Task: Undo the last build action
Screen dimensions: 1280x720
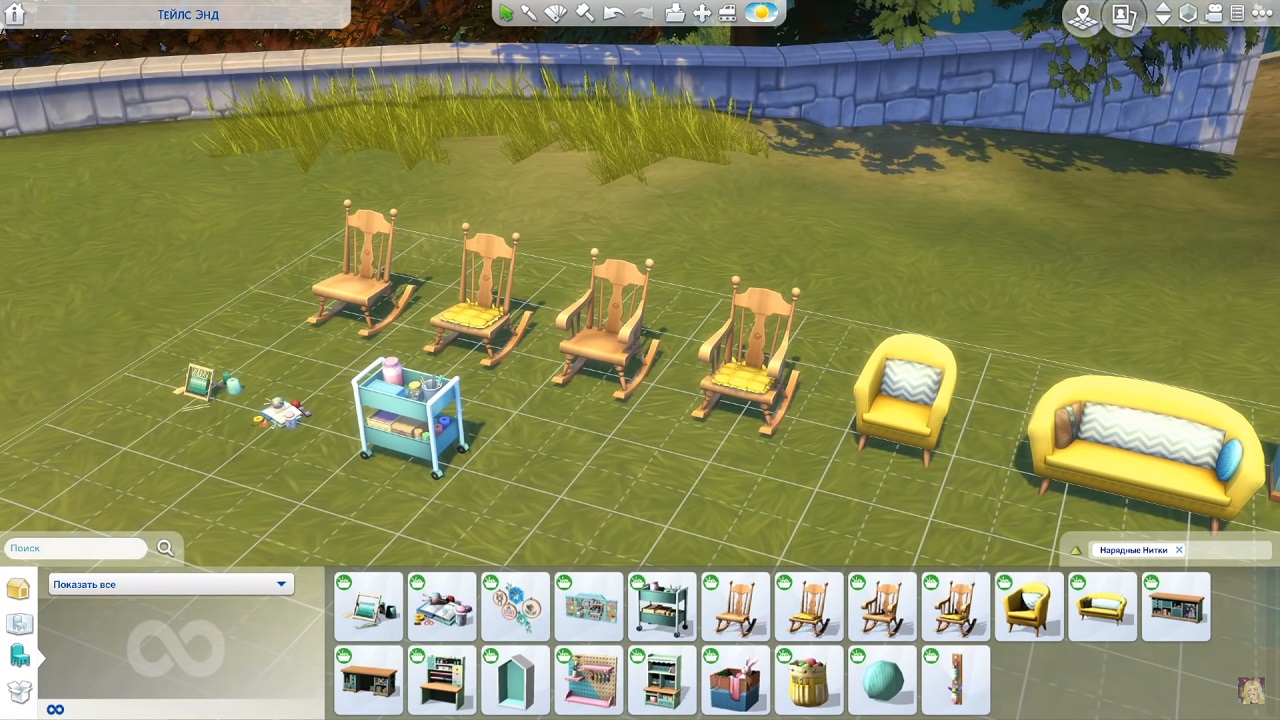Action: [x=613, y=13]
